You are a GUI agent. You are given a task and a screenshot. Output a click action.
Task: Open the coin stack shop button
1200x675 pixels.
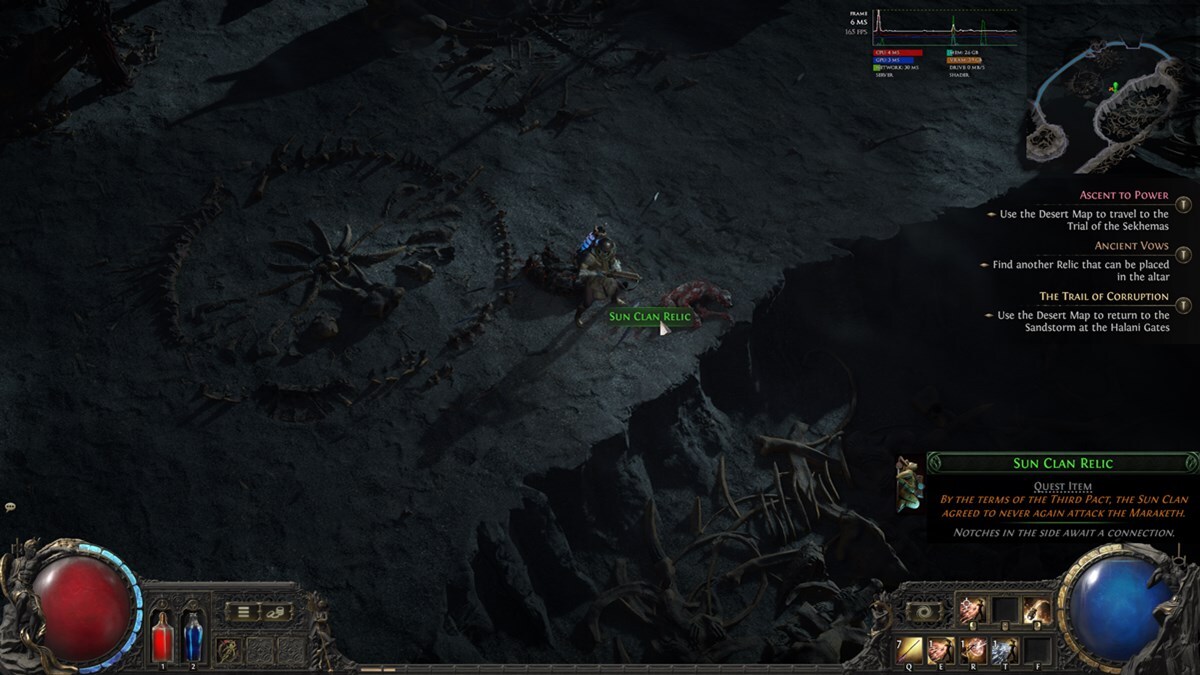coord(277,611)
